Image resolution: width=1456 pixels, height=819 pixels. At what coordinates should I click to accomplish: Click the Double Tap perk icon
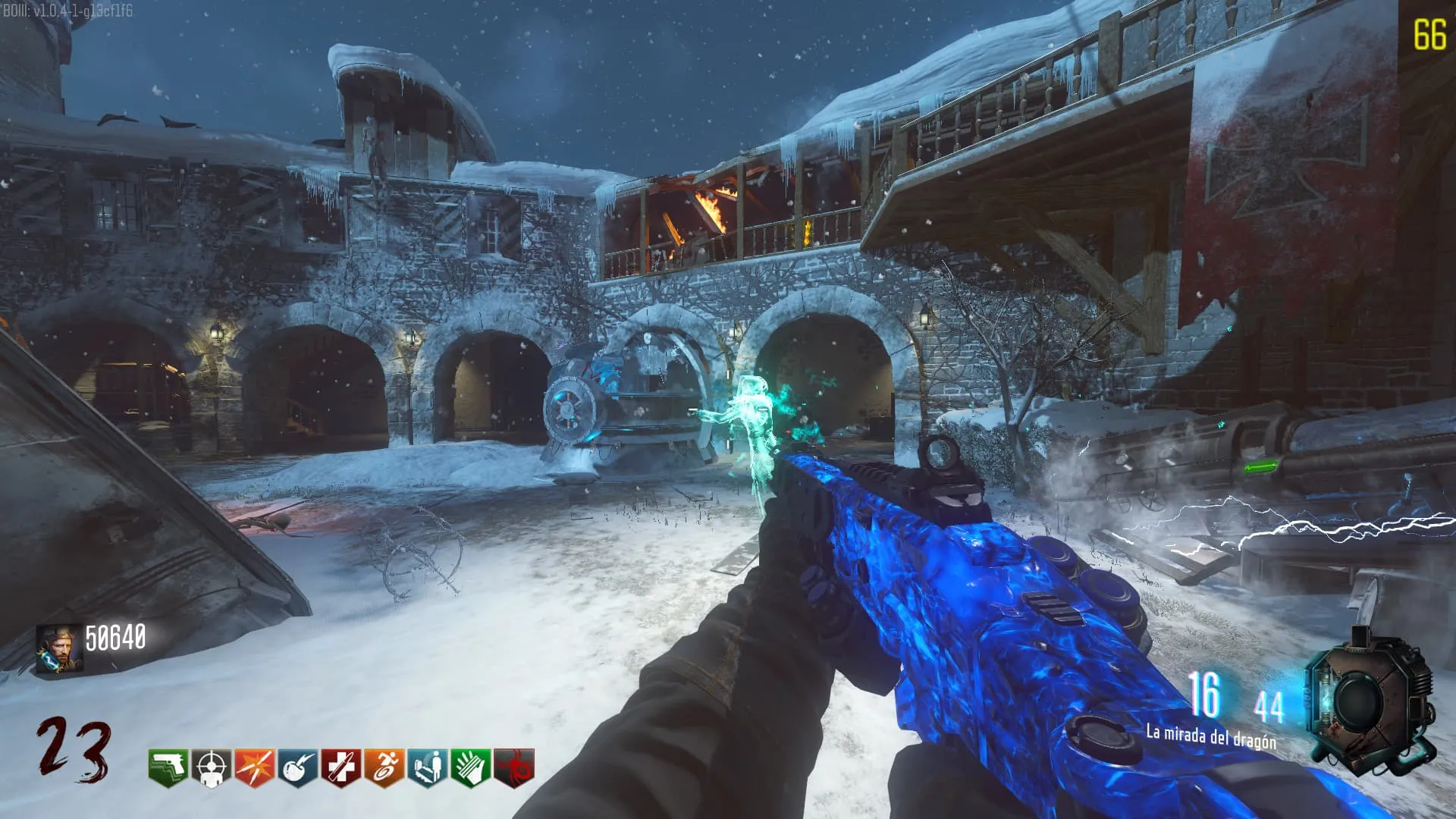click(255, 768)
